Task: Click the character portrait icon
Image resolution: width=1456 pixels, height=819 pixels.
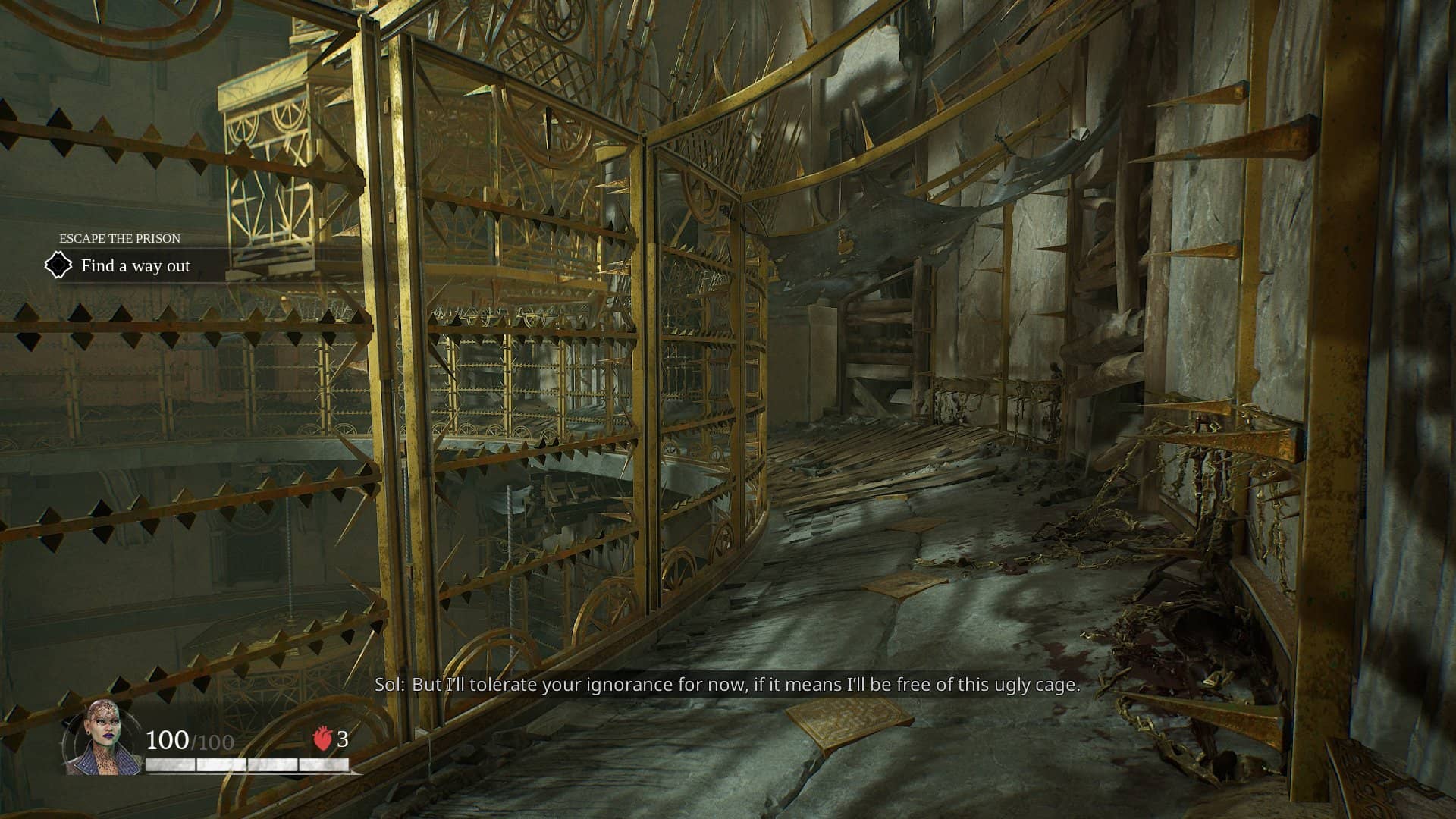Action: [x=102, y=739]
